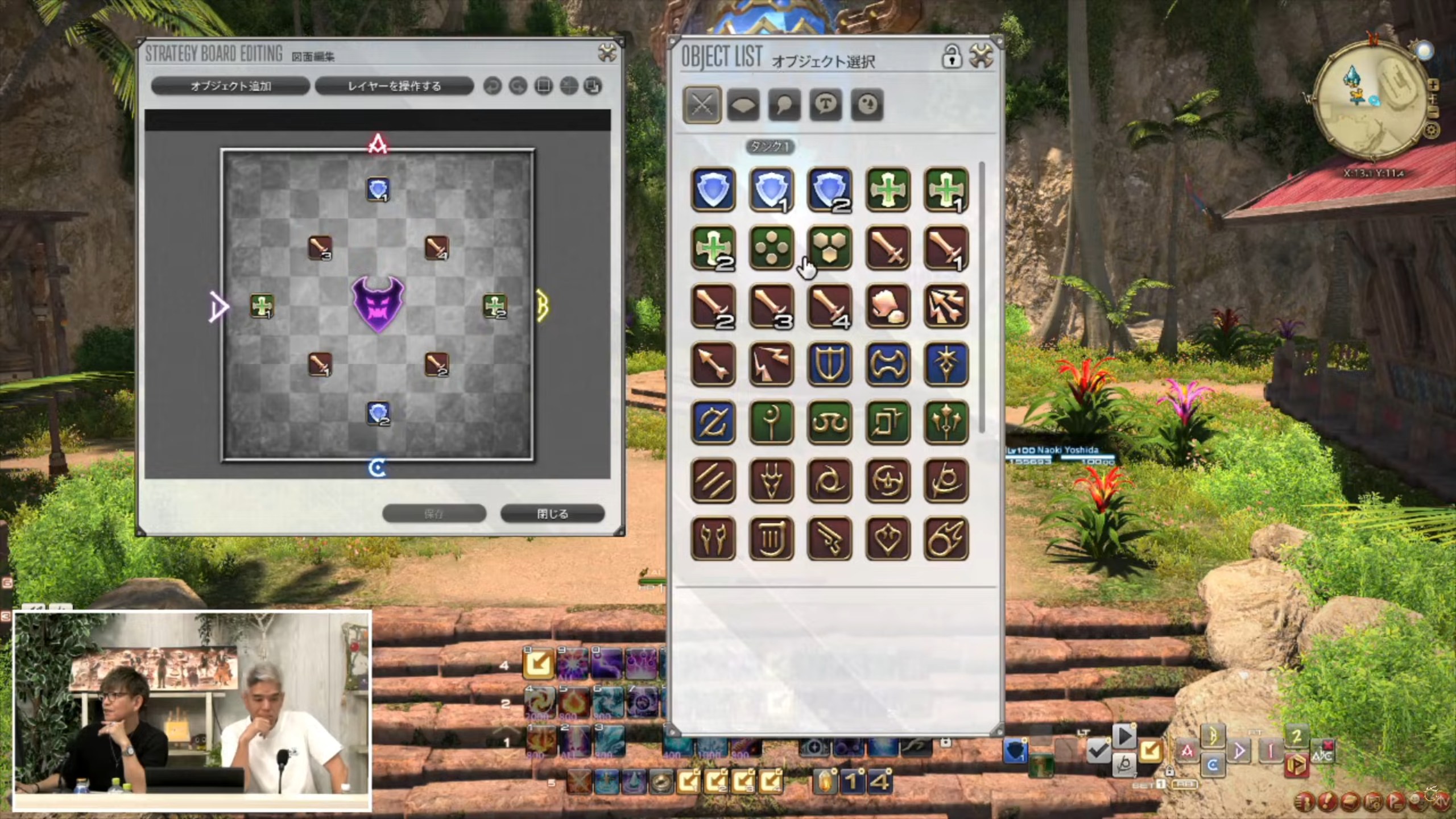Choose the Black Mage fireball job icon
This screenshot has width=1456, height=819.
point(946,538)
